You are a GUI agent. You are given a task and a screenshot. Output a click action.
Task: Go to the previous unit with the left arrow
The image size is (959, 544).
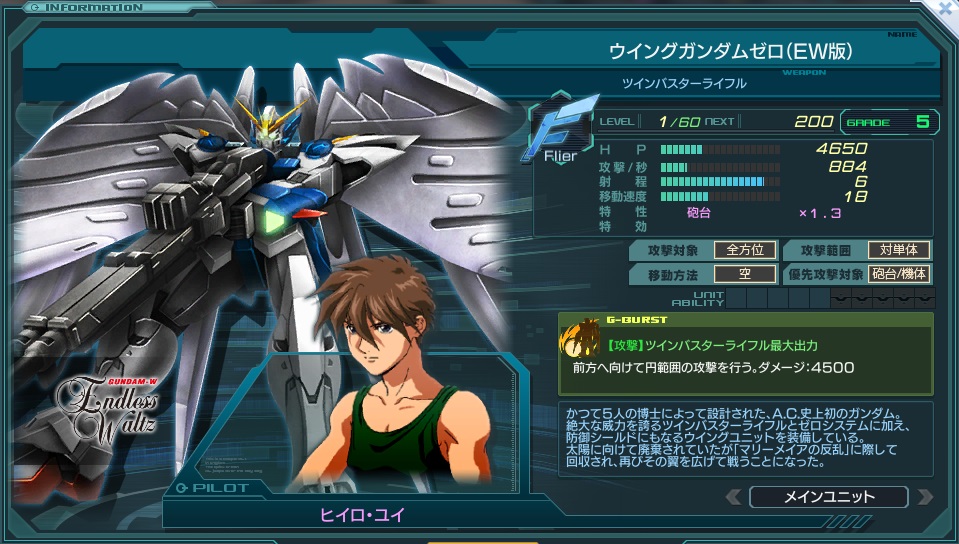(734, 497)
